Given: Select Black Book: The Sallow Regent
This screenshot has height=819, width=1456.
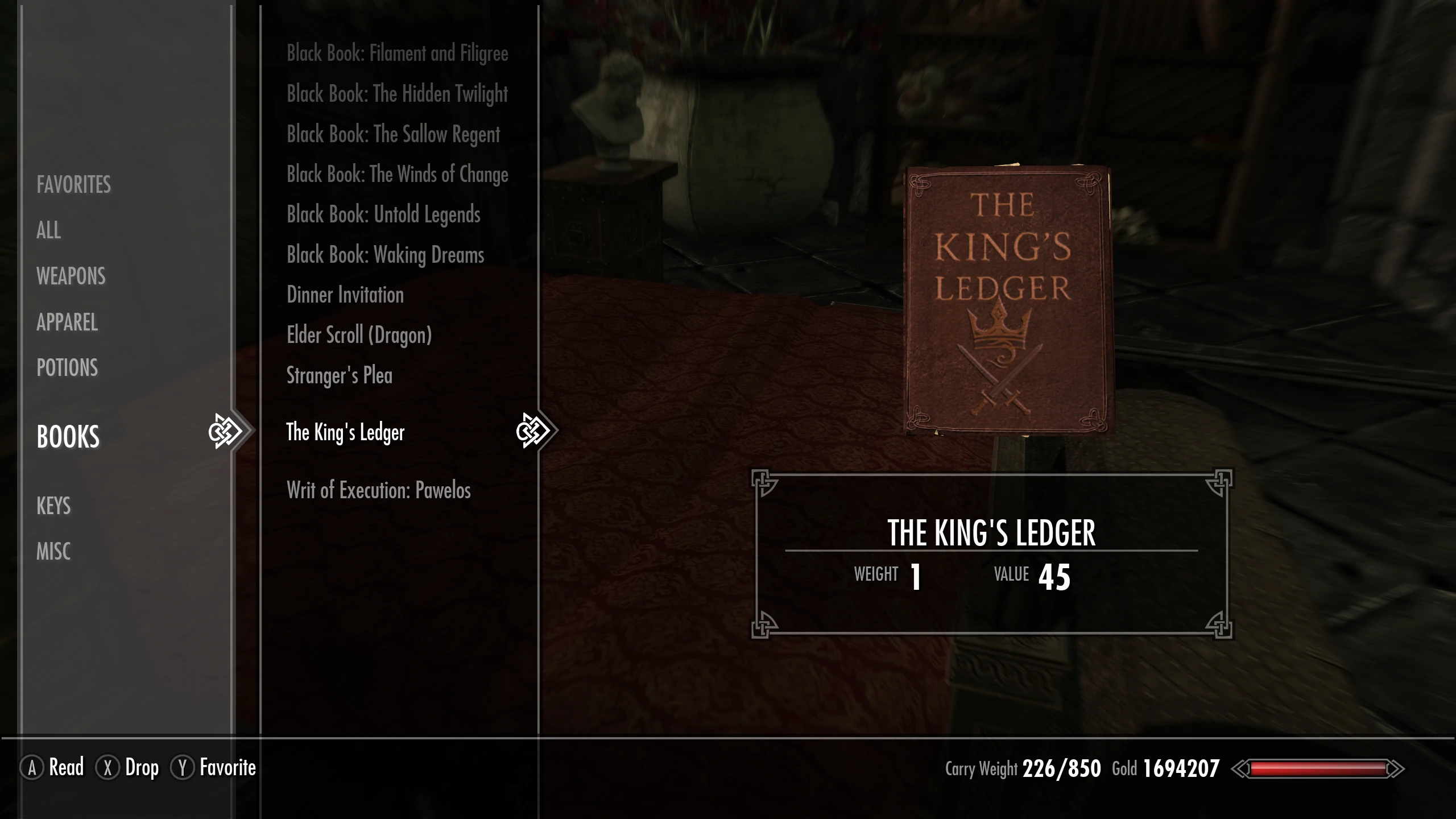Looking at the screenshot, I should (x=393, y=134).
